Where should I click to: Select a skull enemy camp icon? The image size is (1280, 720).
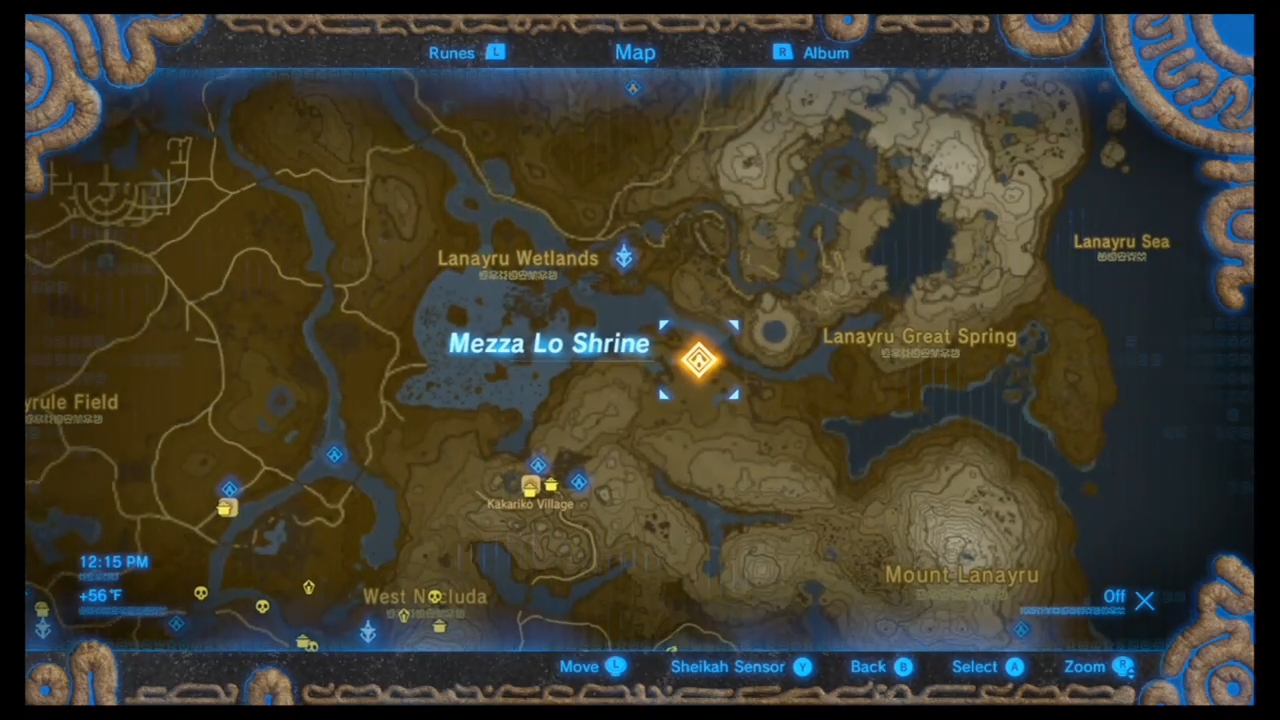point(200,593)
